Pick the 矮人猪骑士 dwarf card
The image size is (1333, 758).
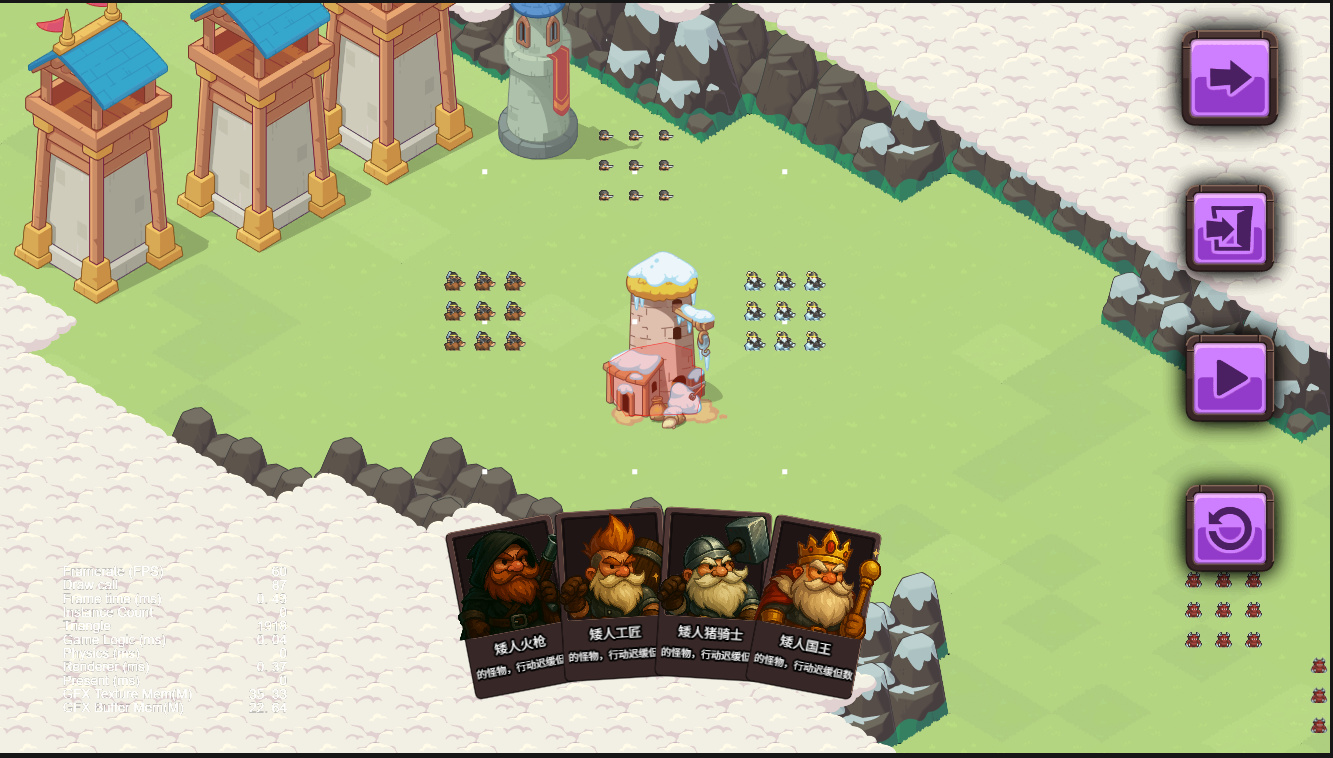click(x=710, y=597)
